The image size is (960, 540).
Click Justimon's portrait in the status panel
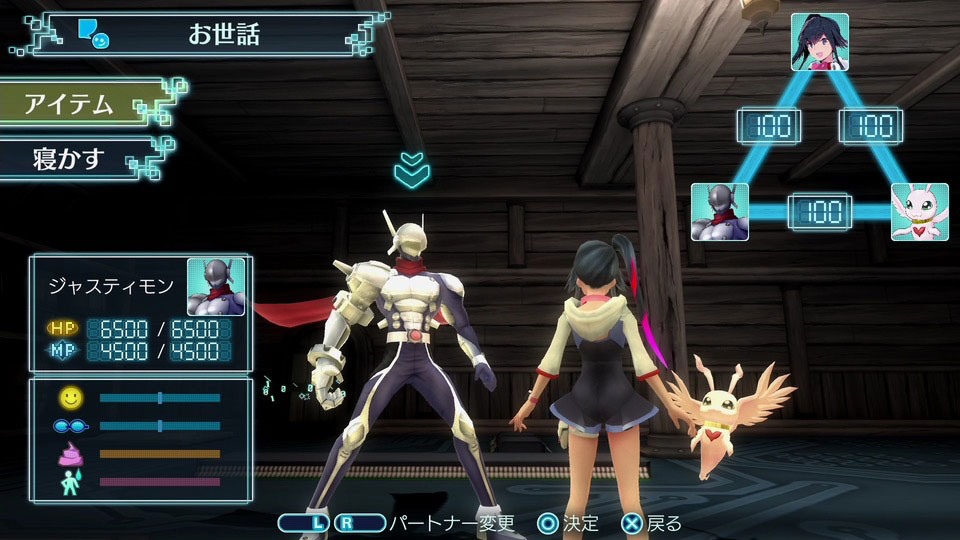click(216, 287)
